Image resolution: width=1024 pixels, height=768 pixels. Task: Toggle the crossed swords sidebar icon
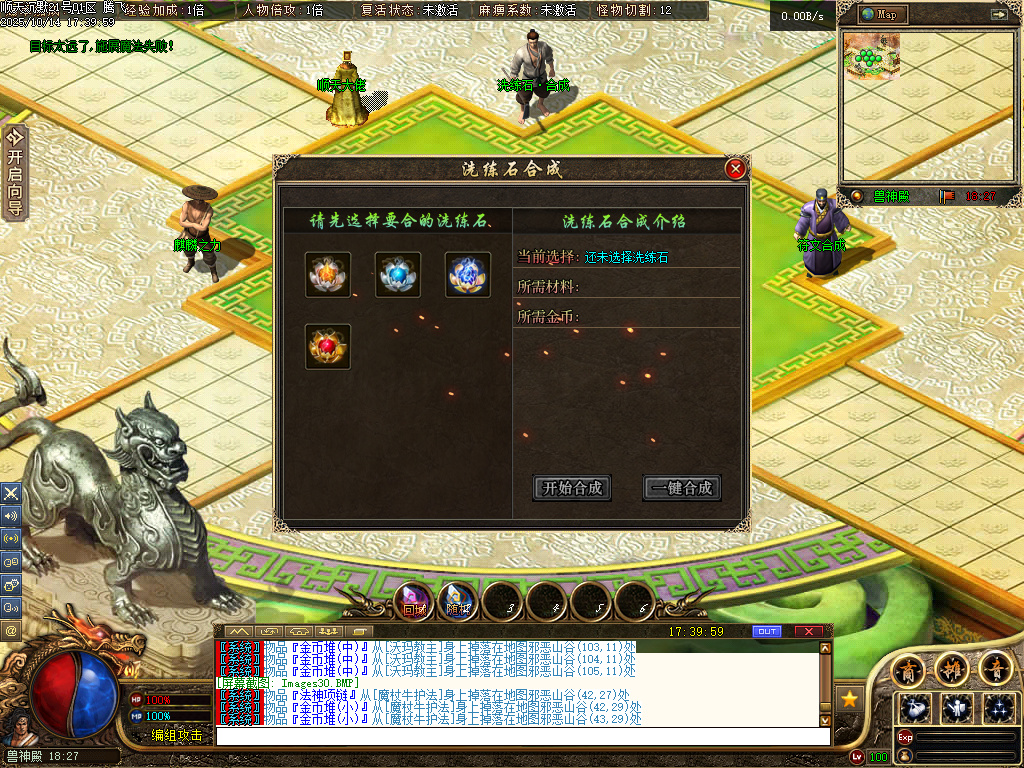(x=11, y=493)
